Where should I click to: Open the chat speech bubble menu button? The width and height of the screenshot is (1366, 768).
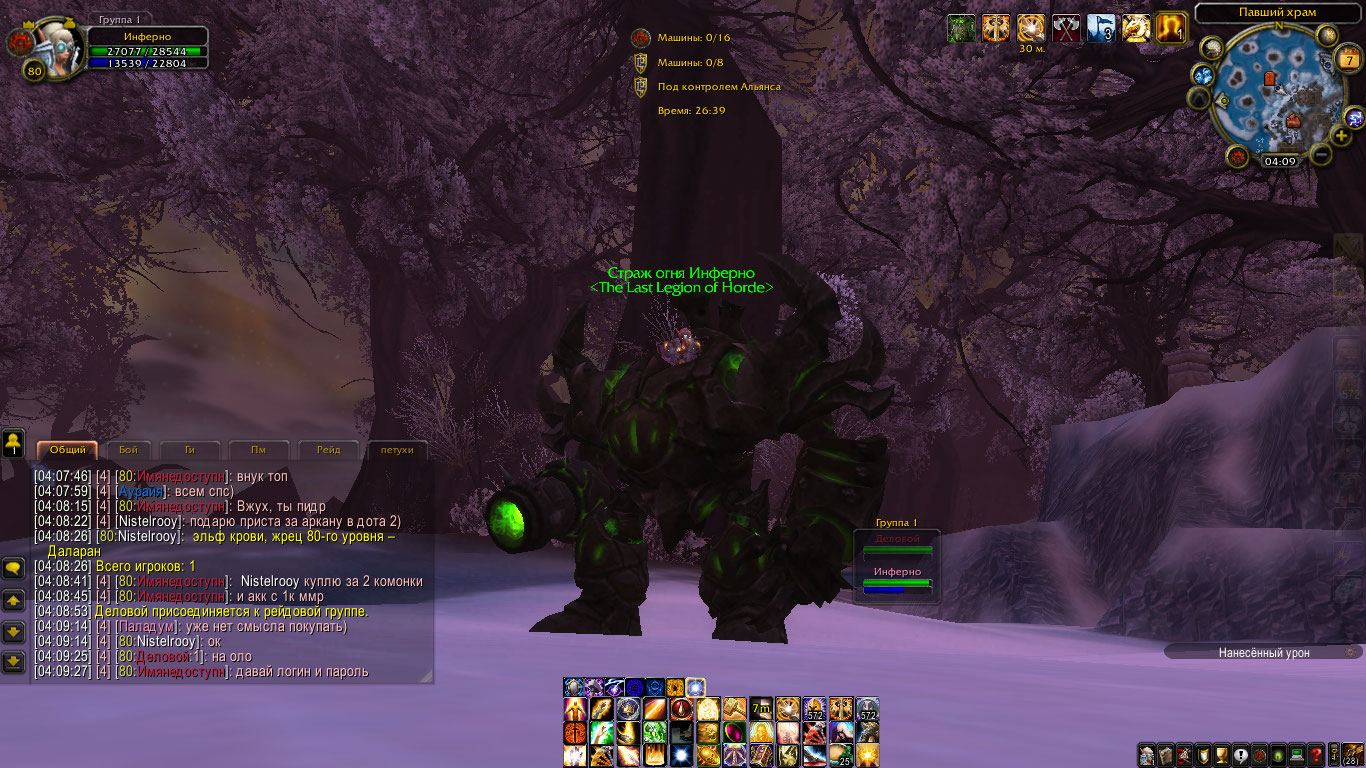(x=14, y=568)
